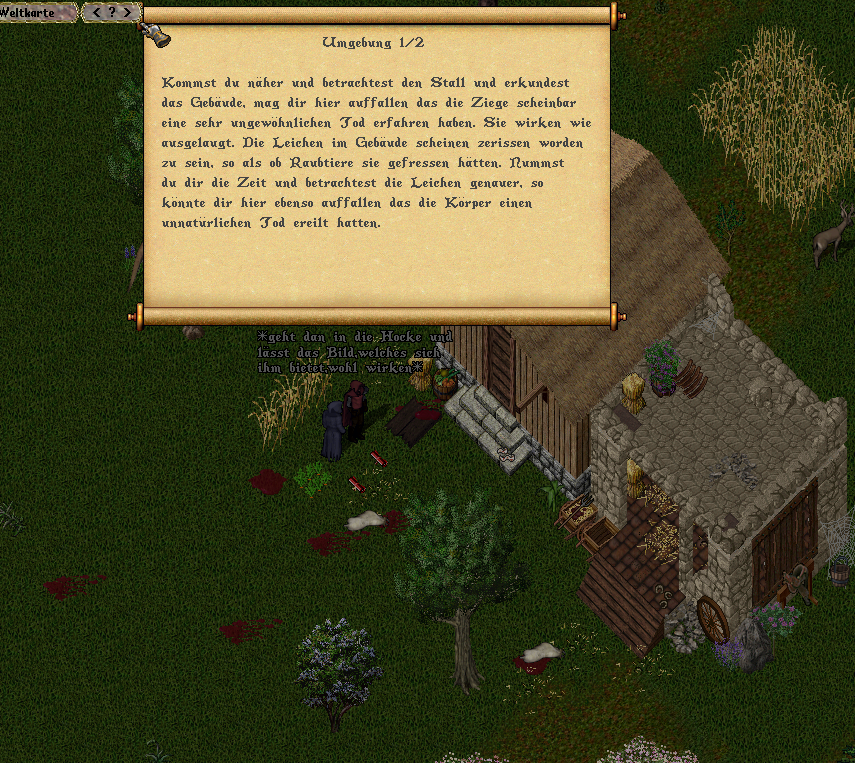The height and width of the screenshot is (763, 855).
Task: Click the right arrow in the top bar
Action: [126, 12]
